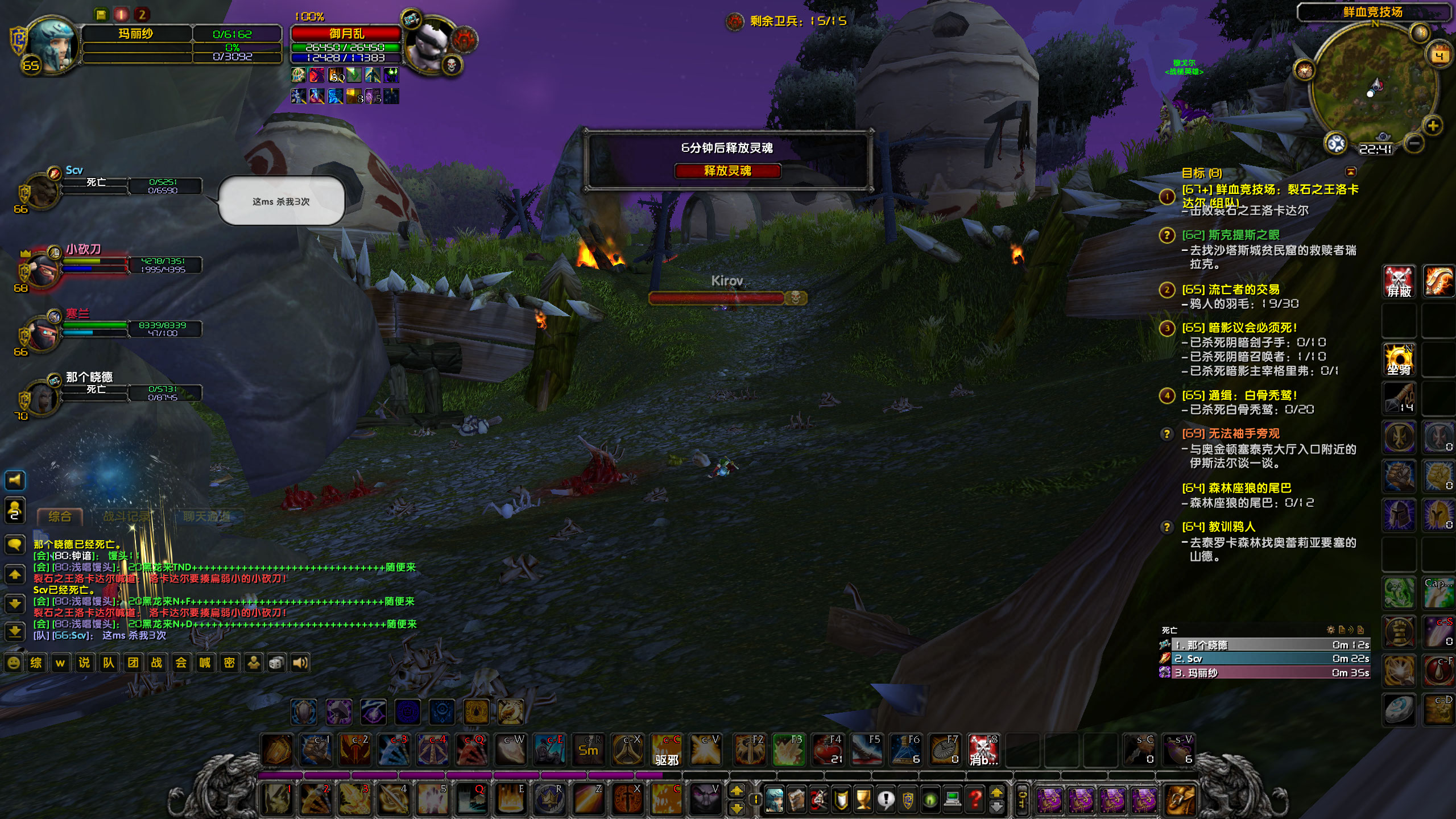The image size is (1456, 819).
Task: Open the death tracker settings gear icon
Action: tap(1330, 629)
